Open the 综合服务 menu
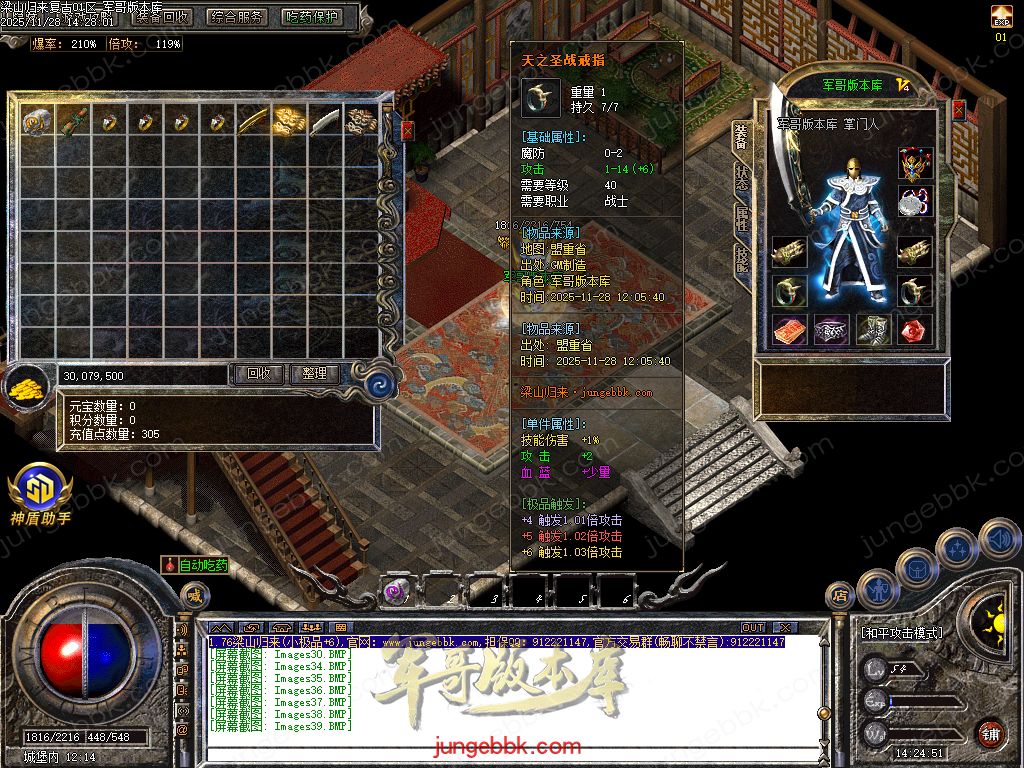This screenshot has width=1024, height=768. pyautogui.click(x=238, y=17)
